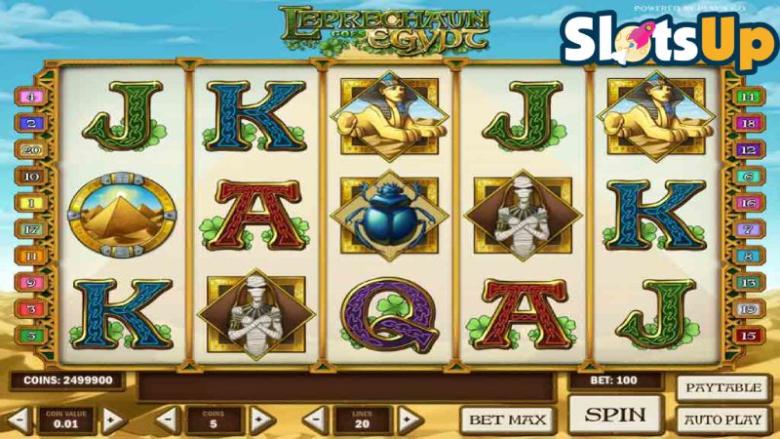Click the BET MAX button
Viewport: 780px width, 439px height.
[x=507, y=419]
